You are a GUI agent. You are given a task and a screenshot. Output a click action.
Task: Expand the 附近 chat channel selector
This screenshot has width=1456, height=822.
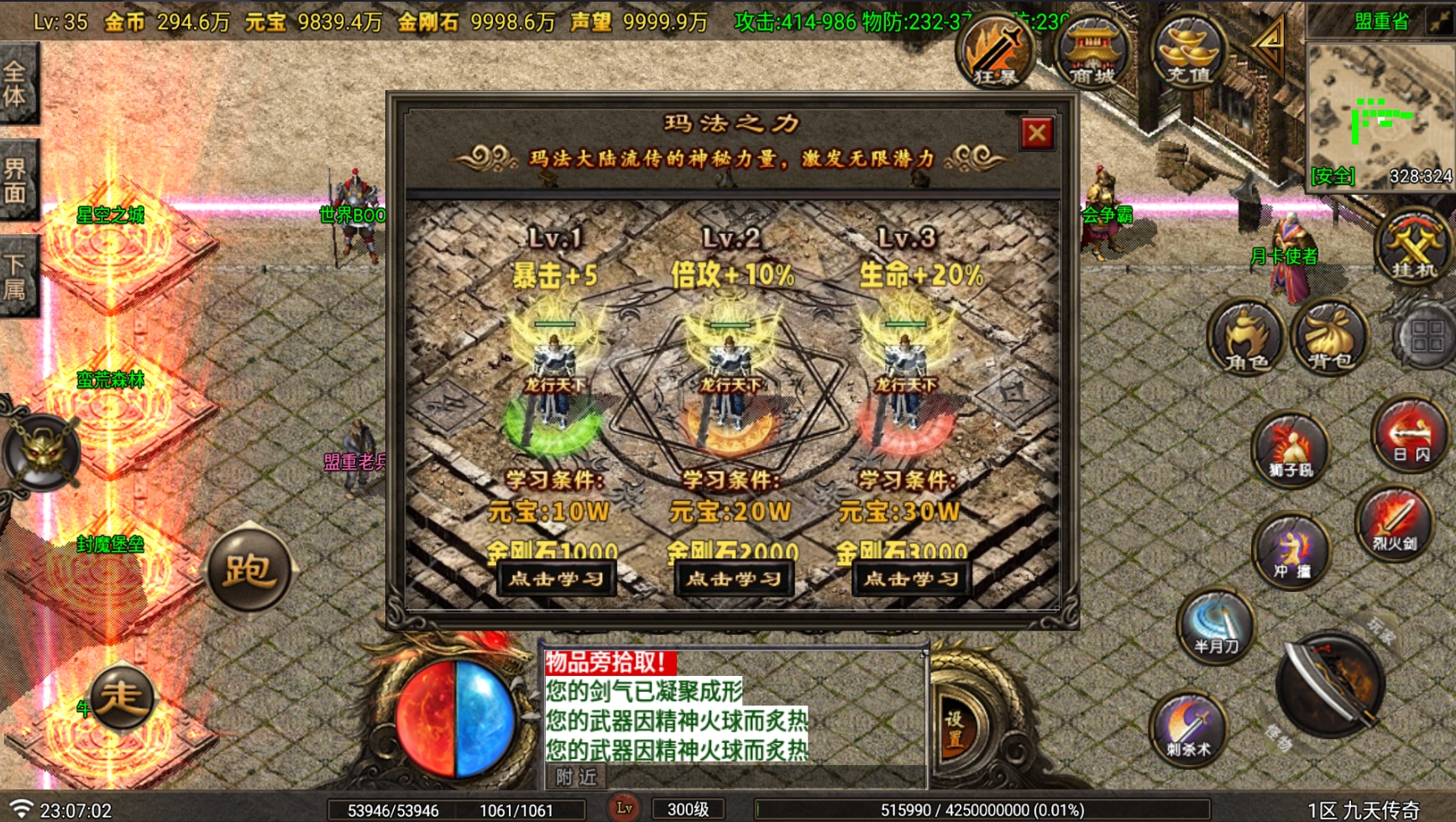click(x=575, y=777)
